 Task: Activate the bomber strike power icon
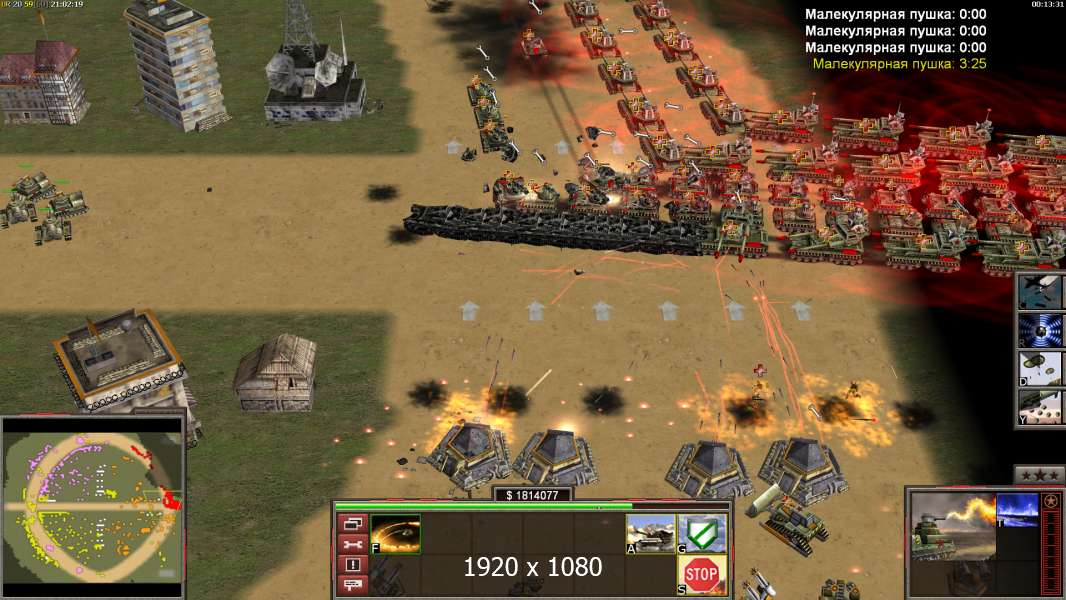[x=1040, y=291]
